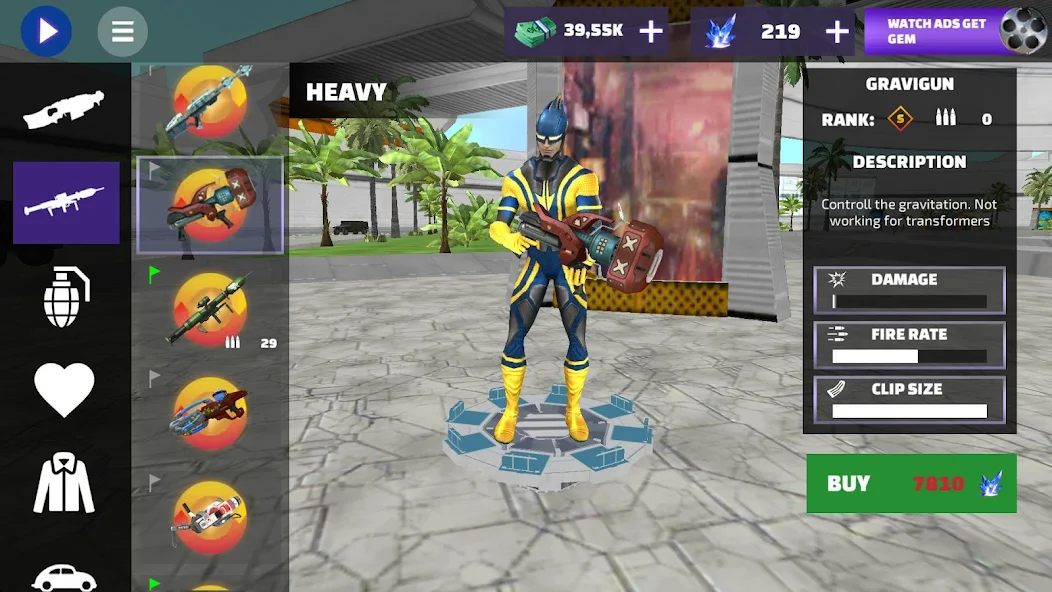Watch ads to get gems
The height and width of the screenshot is (592, 1052).
click(x=955, y=31)
